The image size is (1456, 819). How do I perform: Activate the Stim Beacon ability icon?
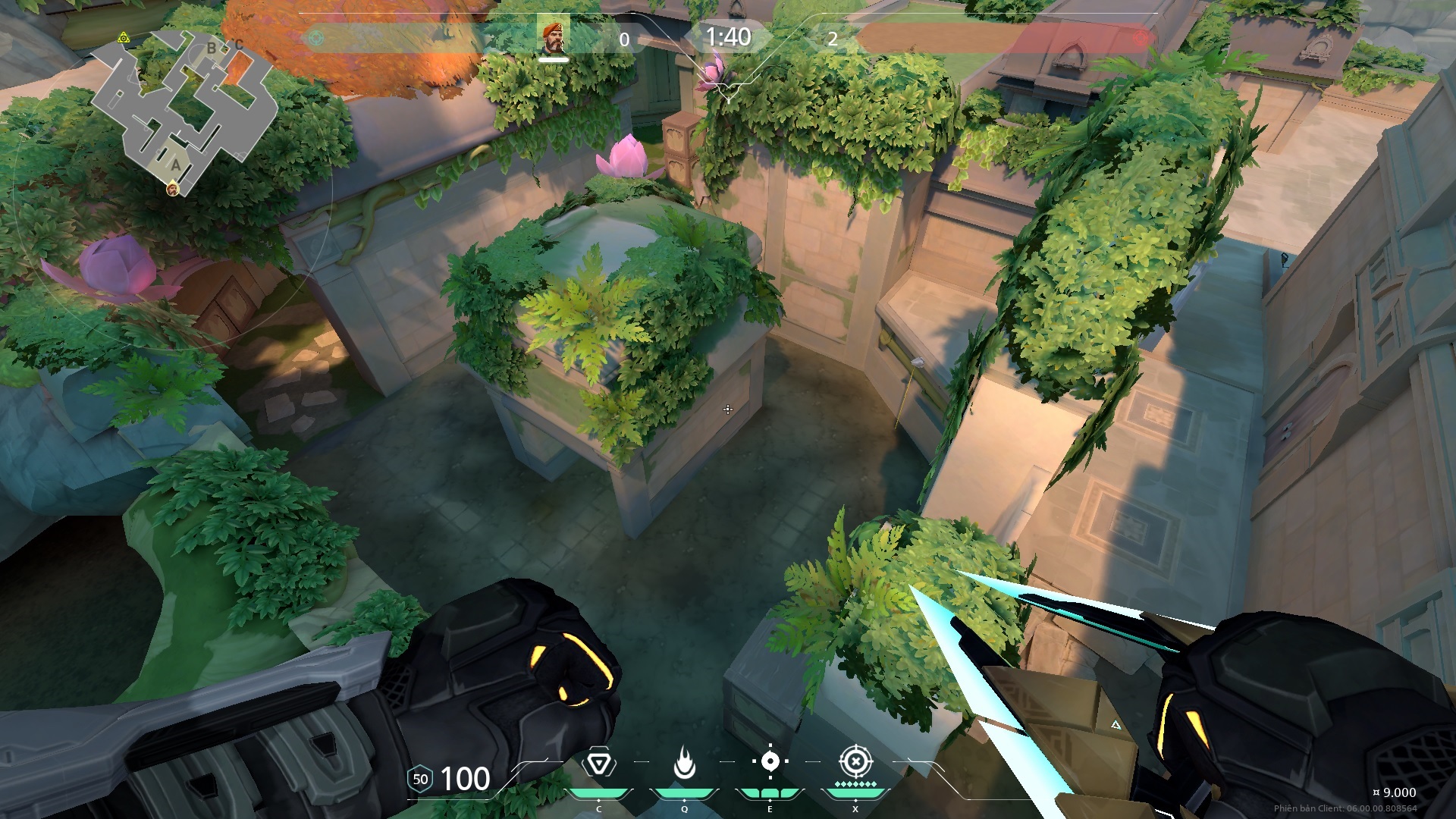click(x=598, y=764)
